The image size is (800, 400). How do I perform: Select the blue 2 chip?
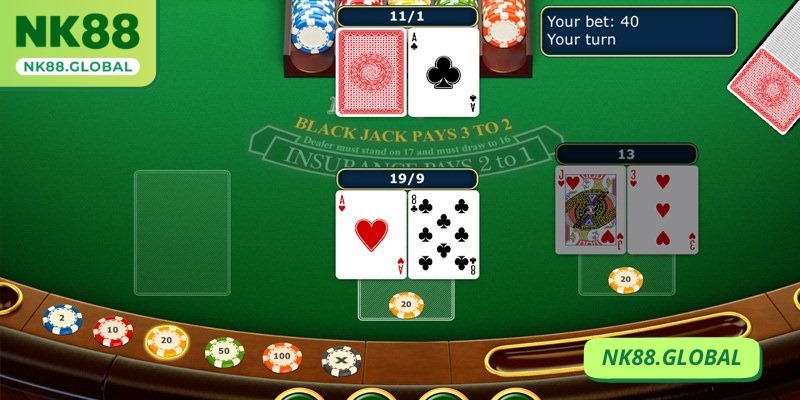pyautogui.click(x=61, y=318)
